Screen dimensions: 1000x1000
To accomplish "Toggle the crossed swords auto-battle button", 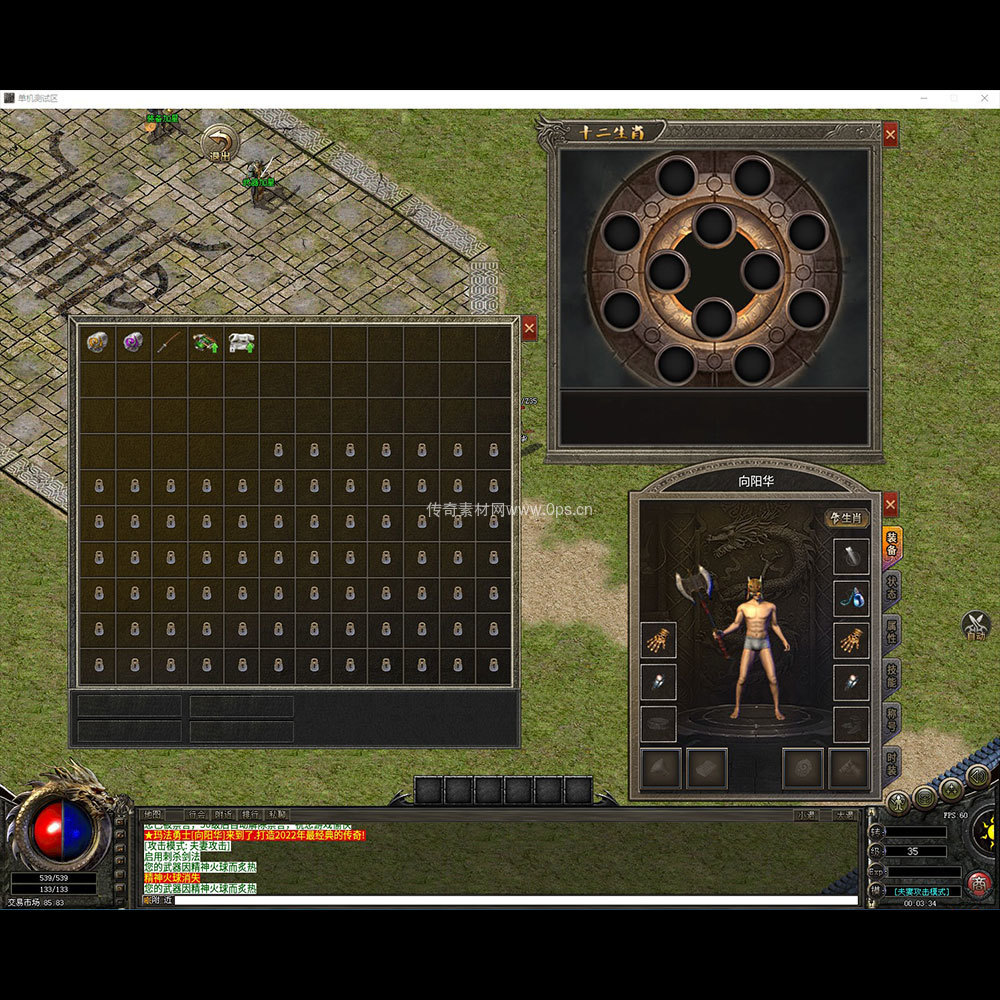I will [x=976, y=625].
